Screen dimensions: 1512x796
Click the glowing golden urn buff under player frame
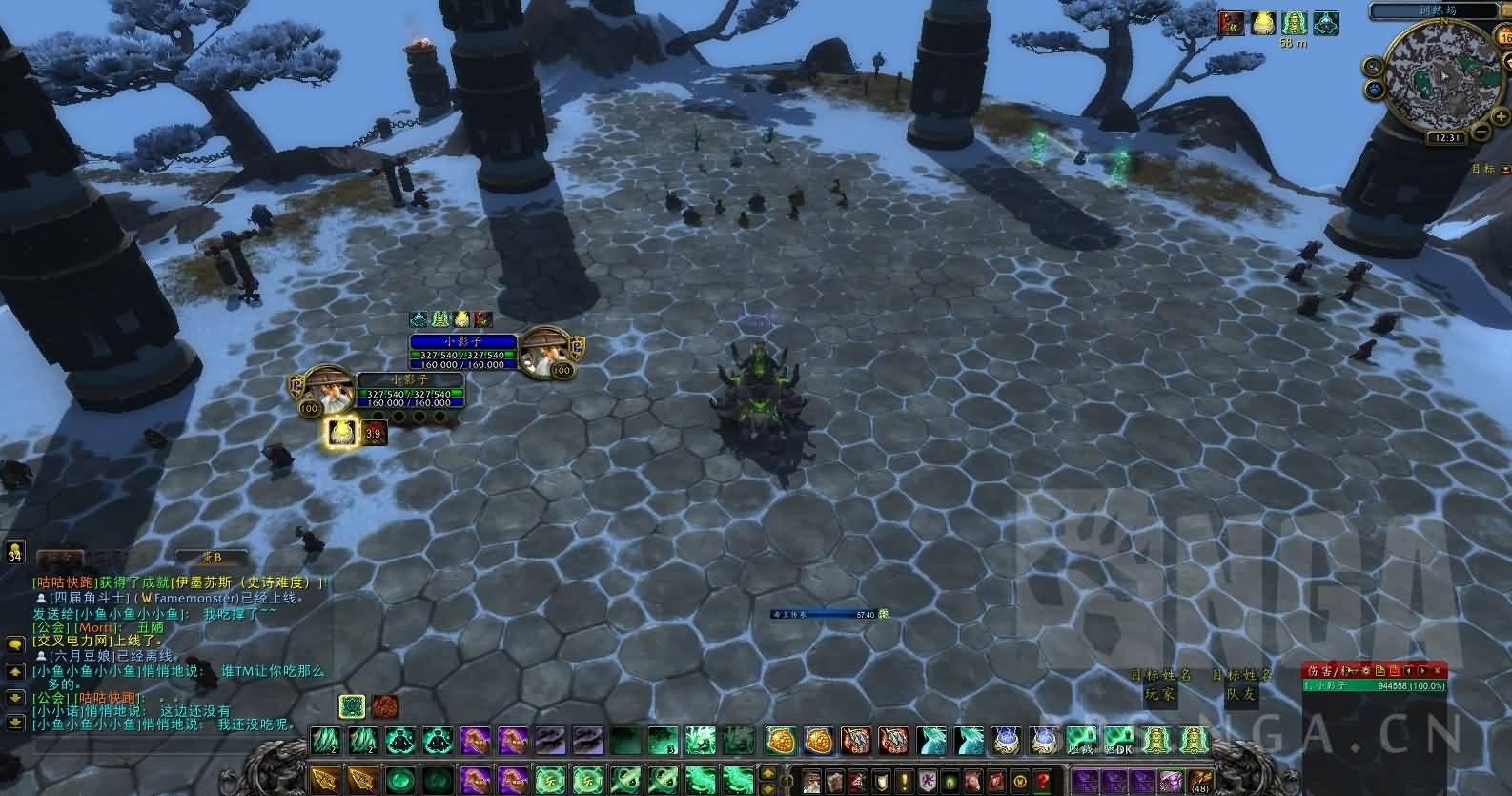tap(342, 434)
